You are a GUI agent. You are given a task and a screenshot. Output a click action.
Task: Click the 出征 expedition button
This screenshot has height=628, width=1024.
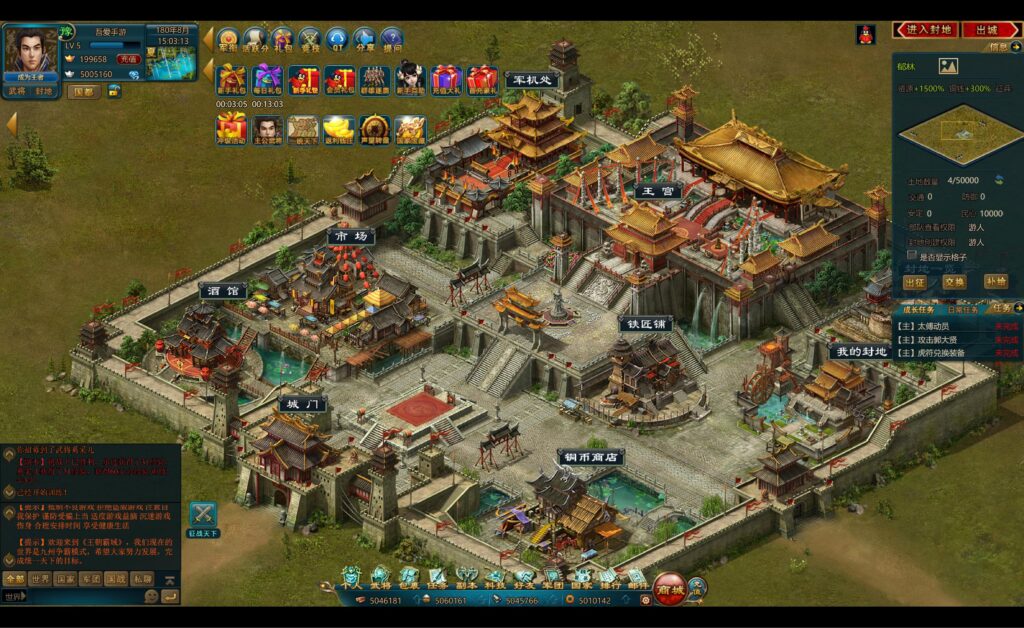click(913, 282)
